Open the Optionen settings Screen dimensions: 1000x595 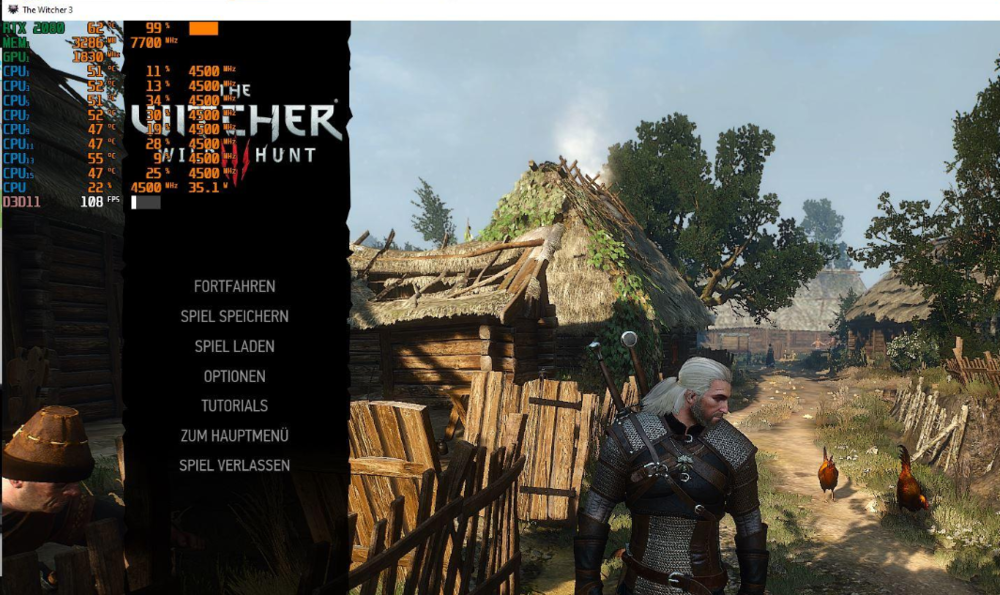[234, 376]
